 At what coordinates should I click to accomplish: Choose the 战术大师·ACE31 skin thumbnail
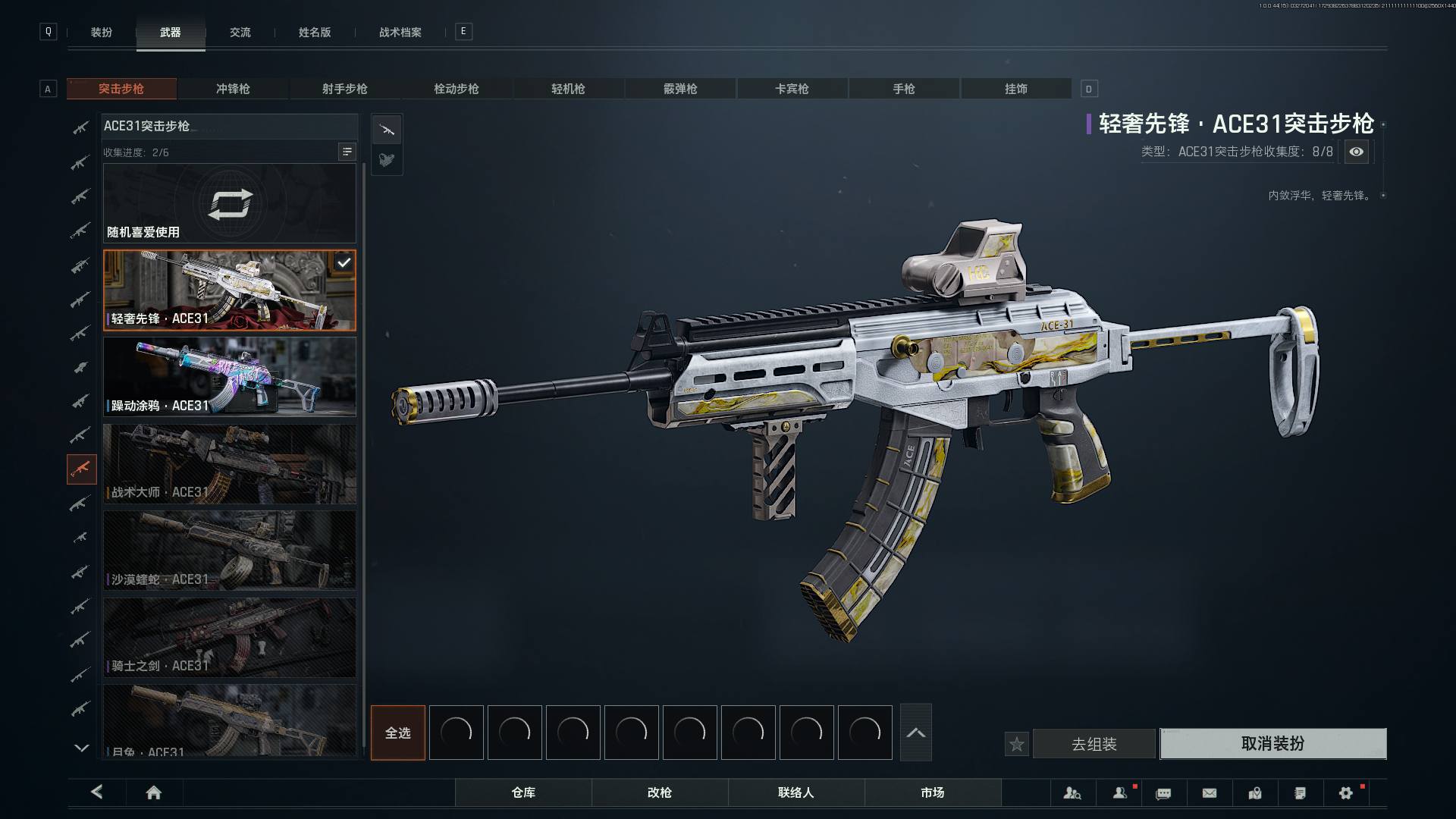click(229, 463)
